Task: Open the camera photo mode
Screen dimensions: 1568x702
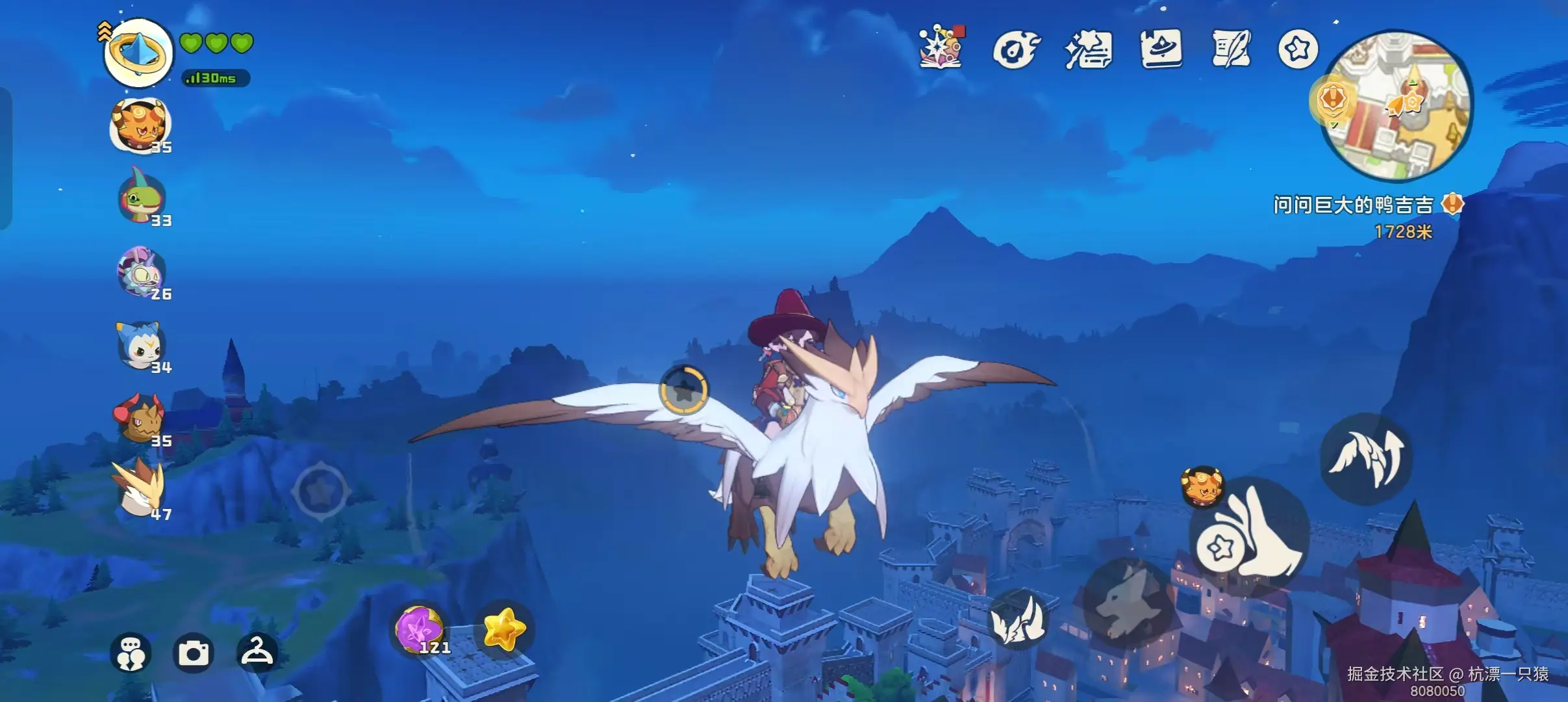Action: pyautogui.click(x=194, y=653)
